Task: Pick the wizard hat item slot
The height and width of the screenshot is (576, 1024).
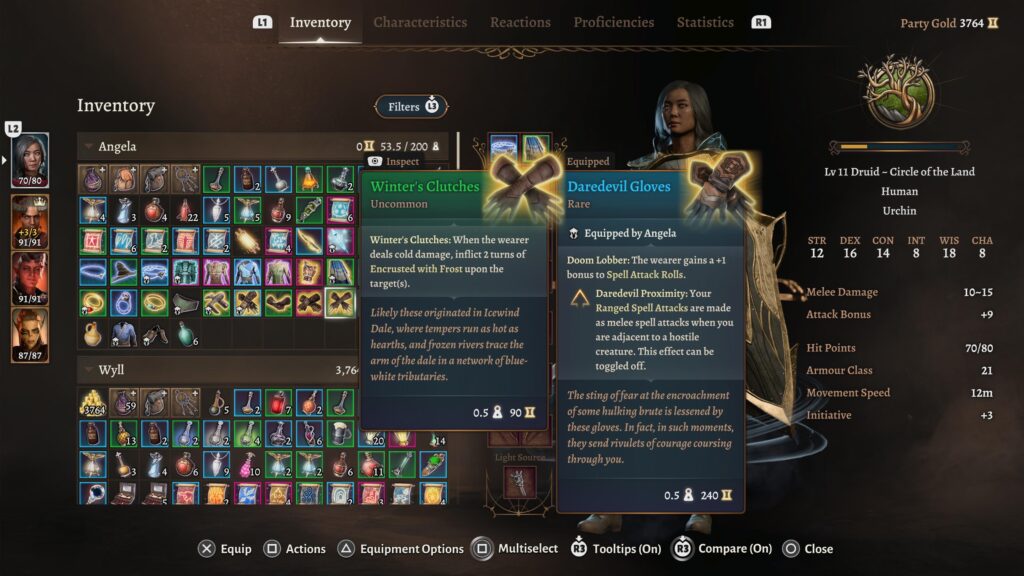Action: point(124,272)
